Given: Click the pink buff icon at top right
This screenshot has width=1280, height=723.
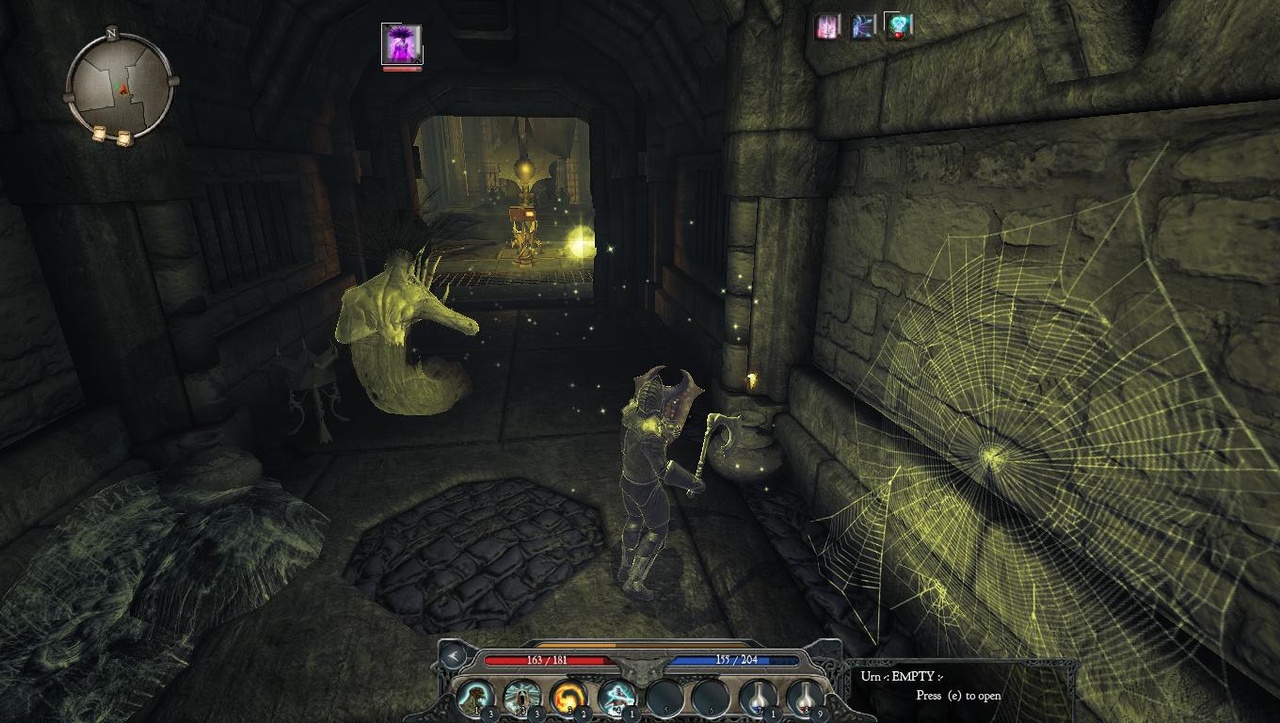Looking at the screenshot, I should 826,25.
